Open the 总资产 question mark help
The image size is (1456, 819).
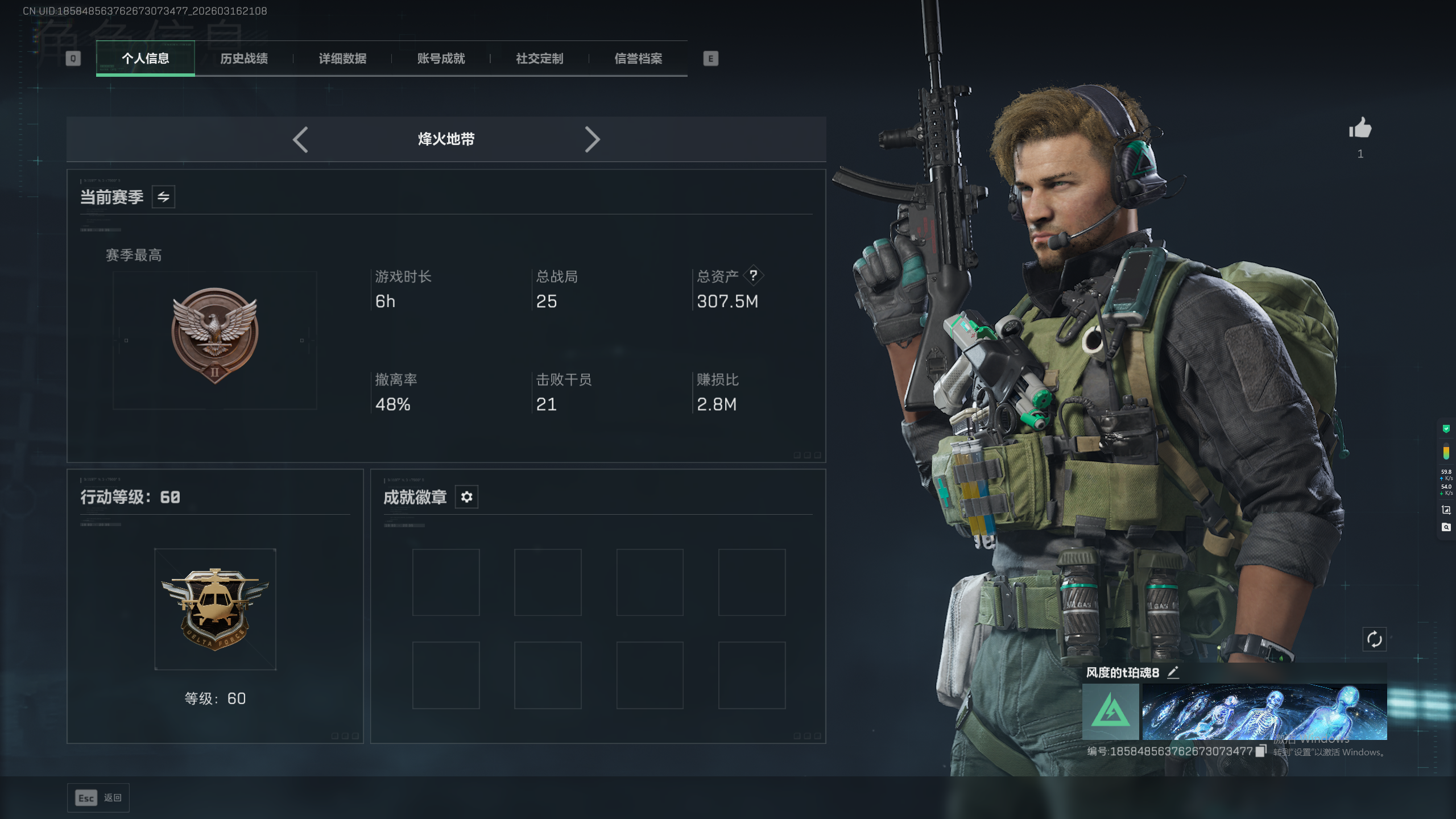[x=753, y=276]
